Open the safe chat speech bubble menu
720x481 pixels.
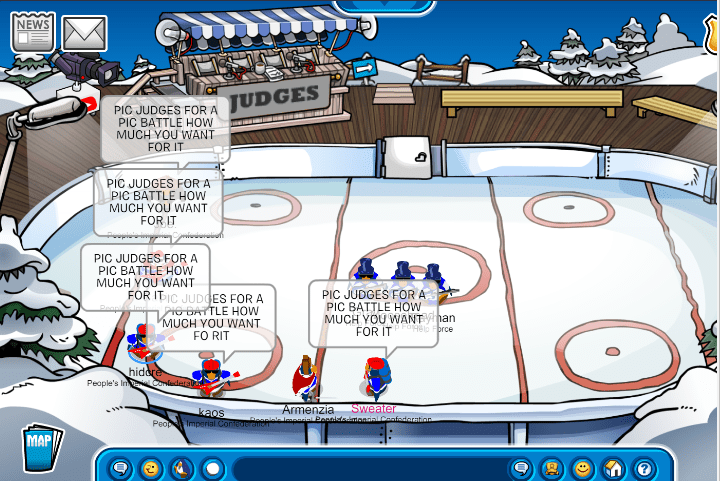click(x=120, y=467)
